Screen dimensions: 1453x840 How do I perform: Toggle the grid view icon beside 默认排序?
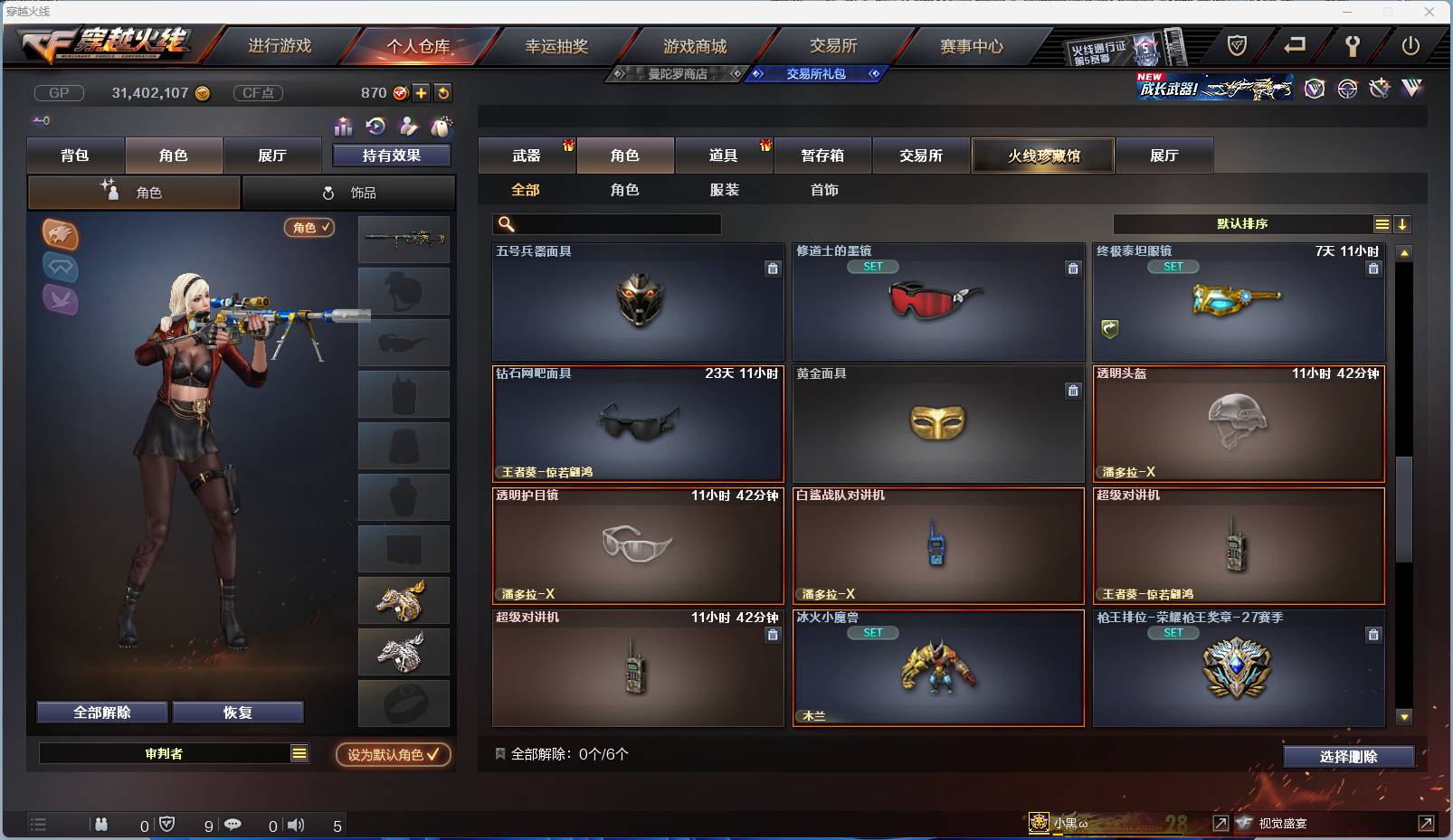[x=1383, y=223]
